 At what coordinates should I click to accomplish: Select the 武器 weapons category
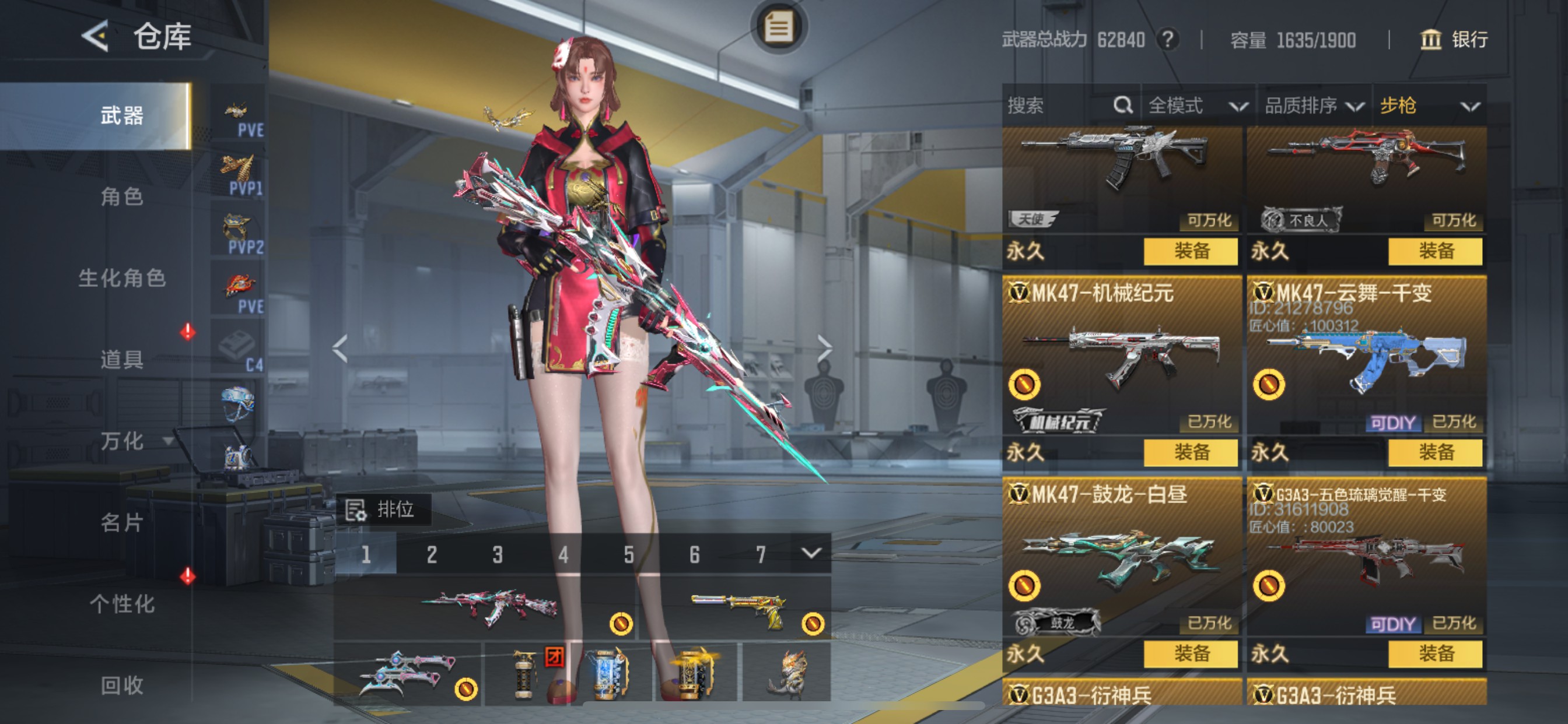tap(122, 115)
